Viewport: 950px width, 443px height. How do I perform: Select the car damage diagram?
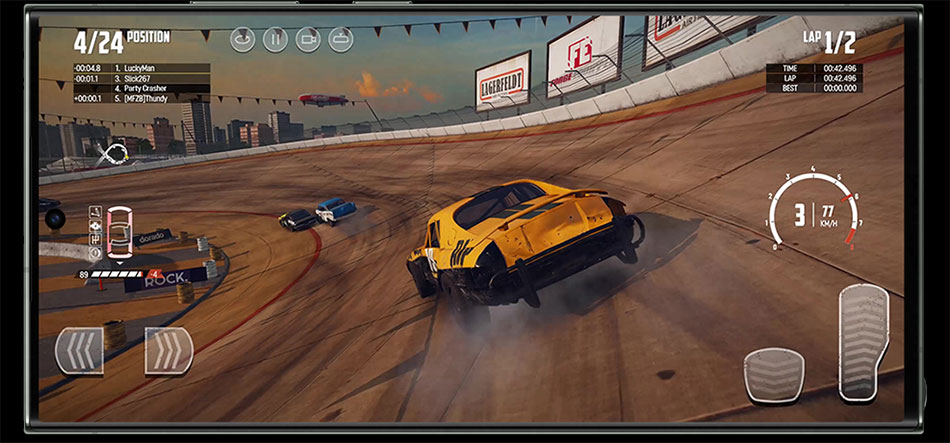(119, 232)
